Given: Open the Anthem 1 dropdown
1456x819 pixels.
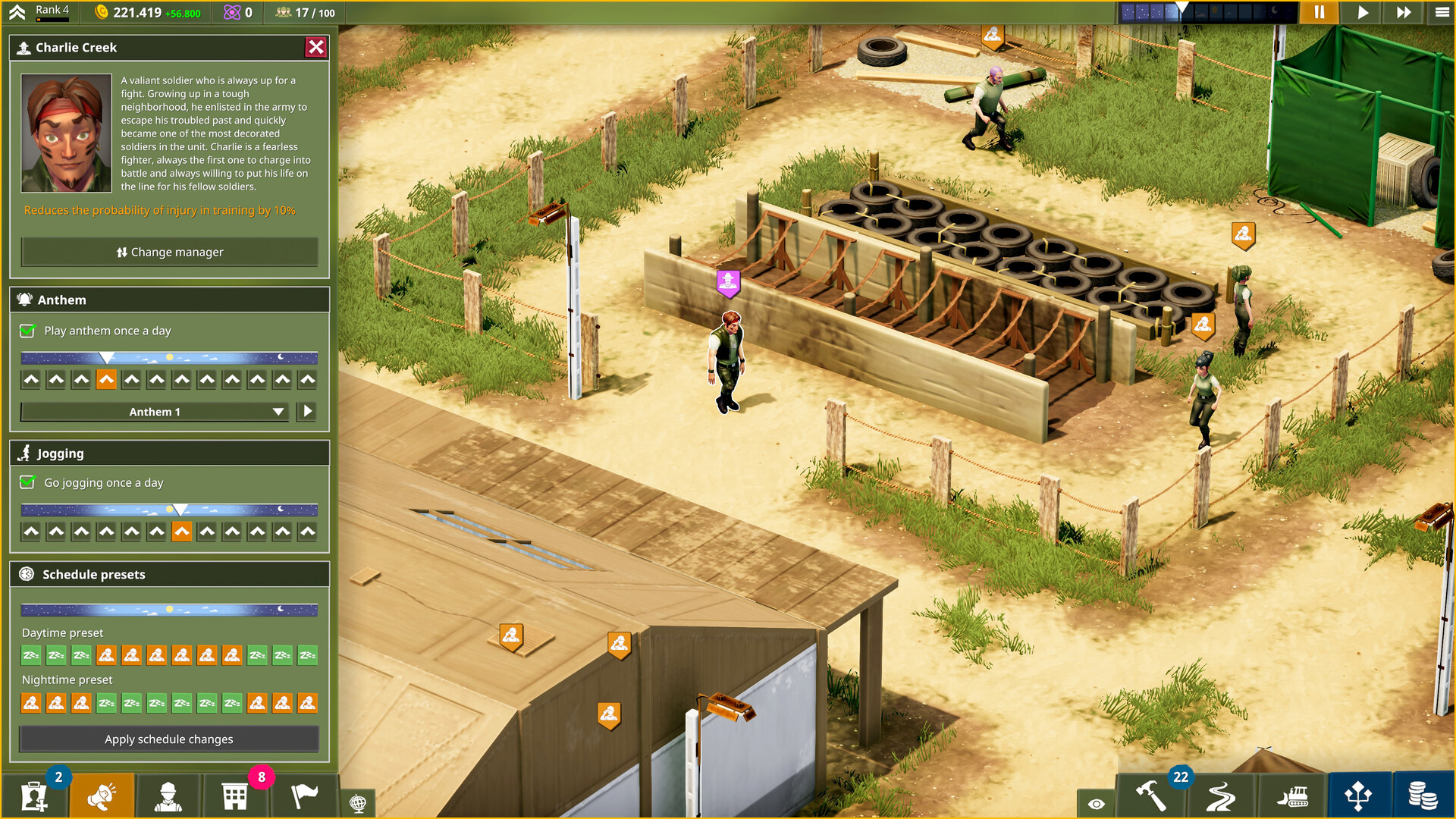Looking at the screenshot, I should 154,411.
